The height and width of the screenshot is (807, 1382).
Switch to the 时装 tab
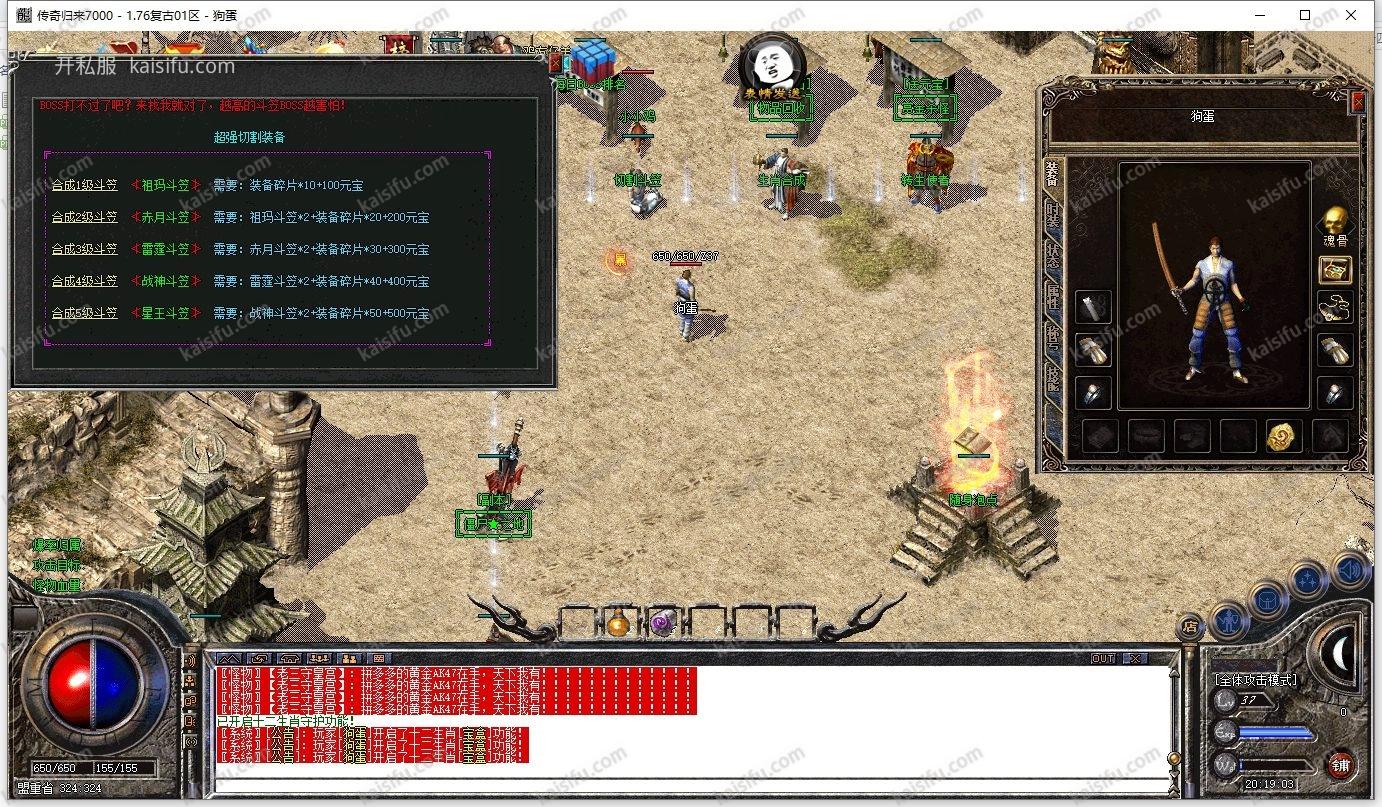click(1052, 212)
